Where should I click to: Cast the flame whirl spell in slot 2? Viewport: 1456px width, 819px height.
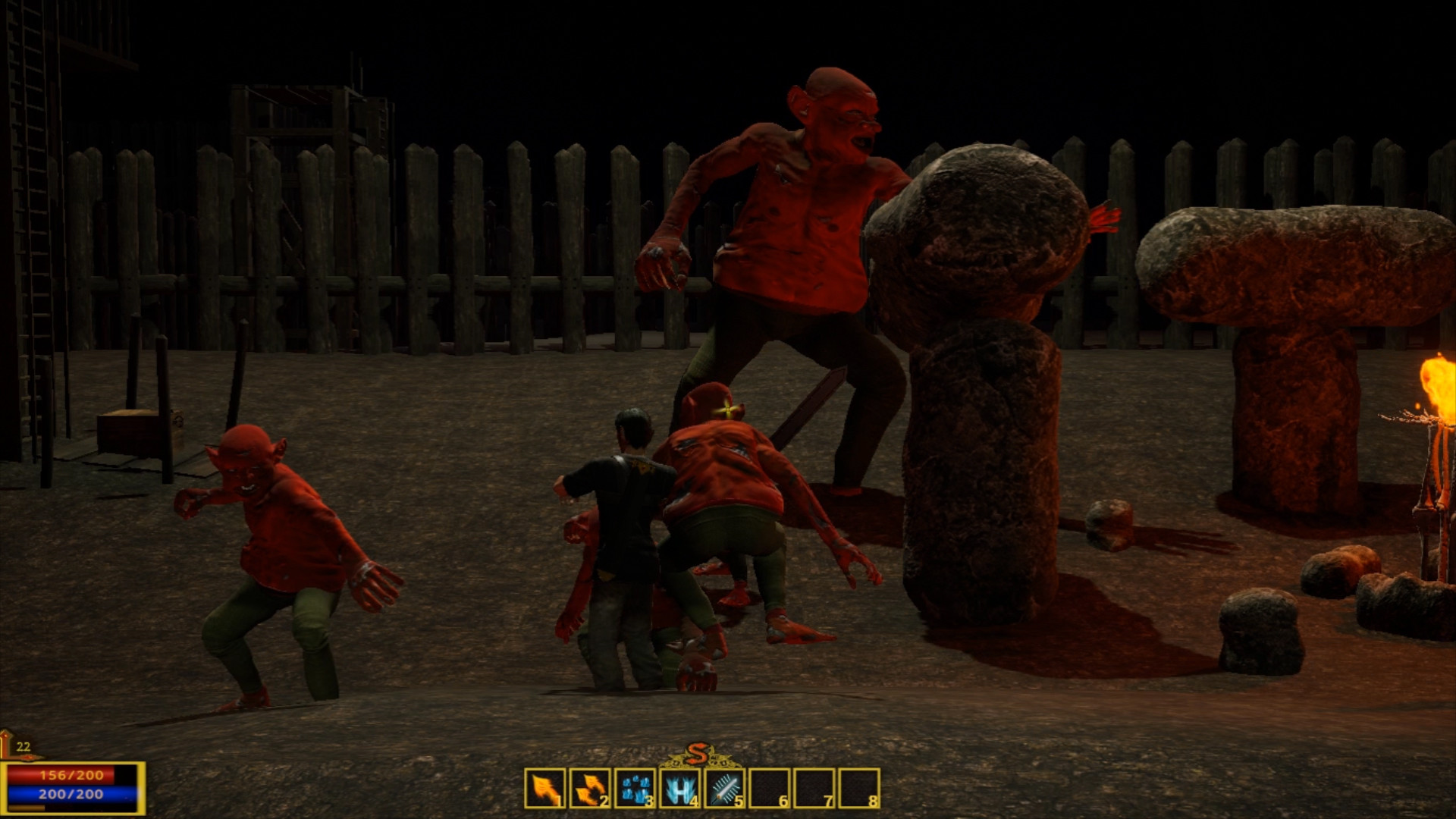click(x=590, y=789)
